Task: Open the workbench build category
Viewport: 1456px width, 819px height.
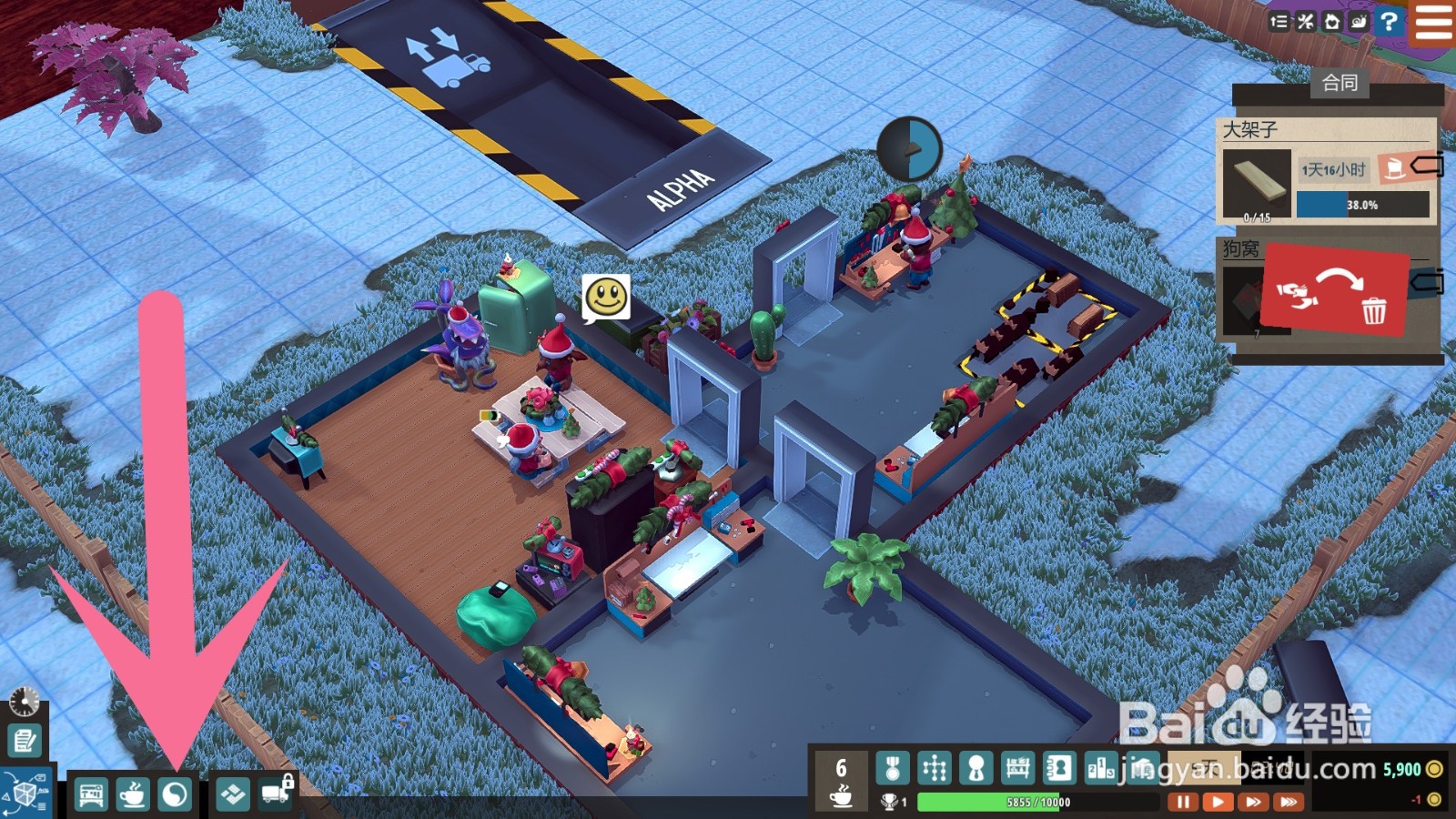Action: point(91,795)
